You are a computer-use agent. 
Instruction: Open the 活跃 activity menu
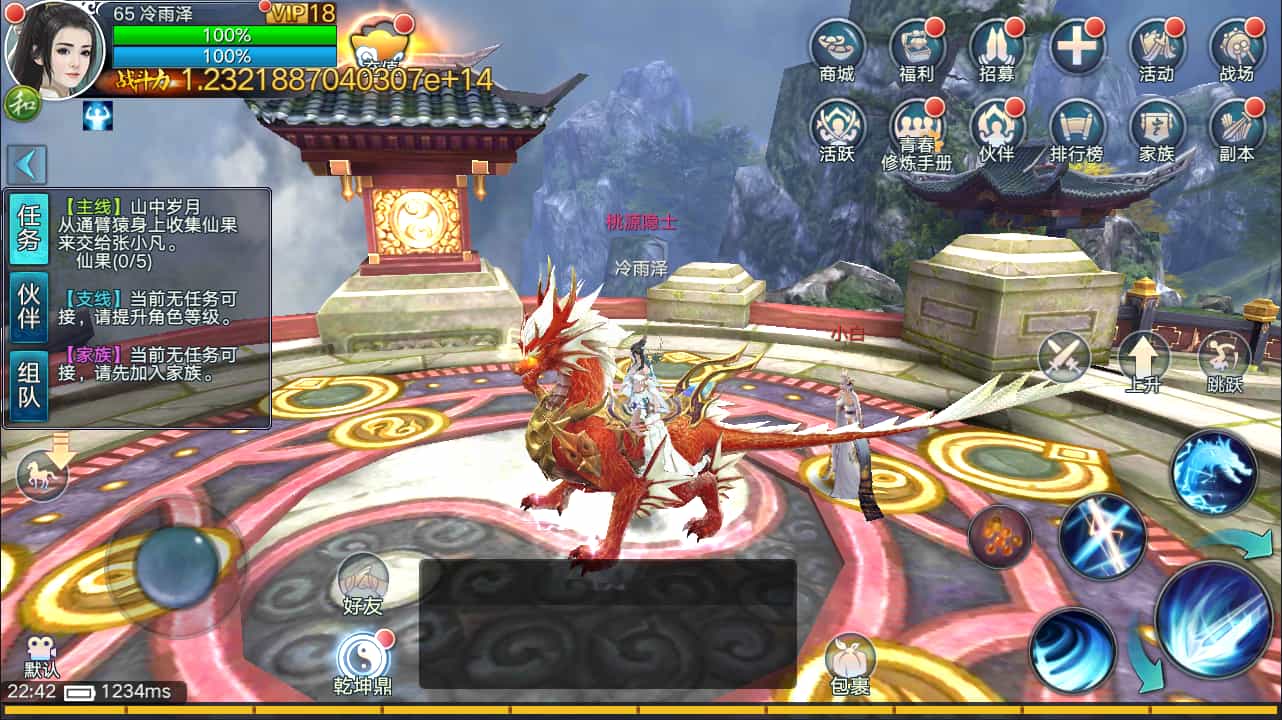click(x=837, y=128)
